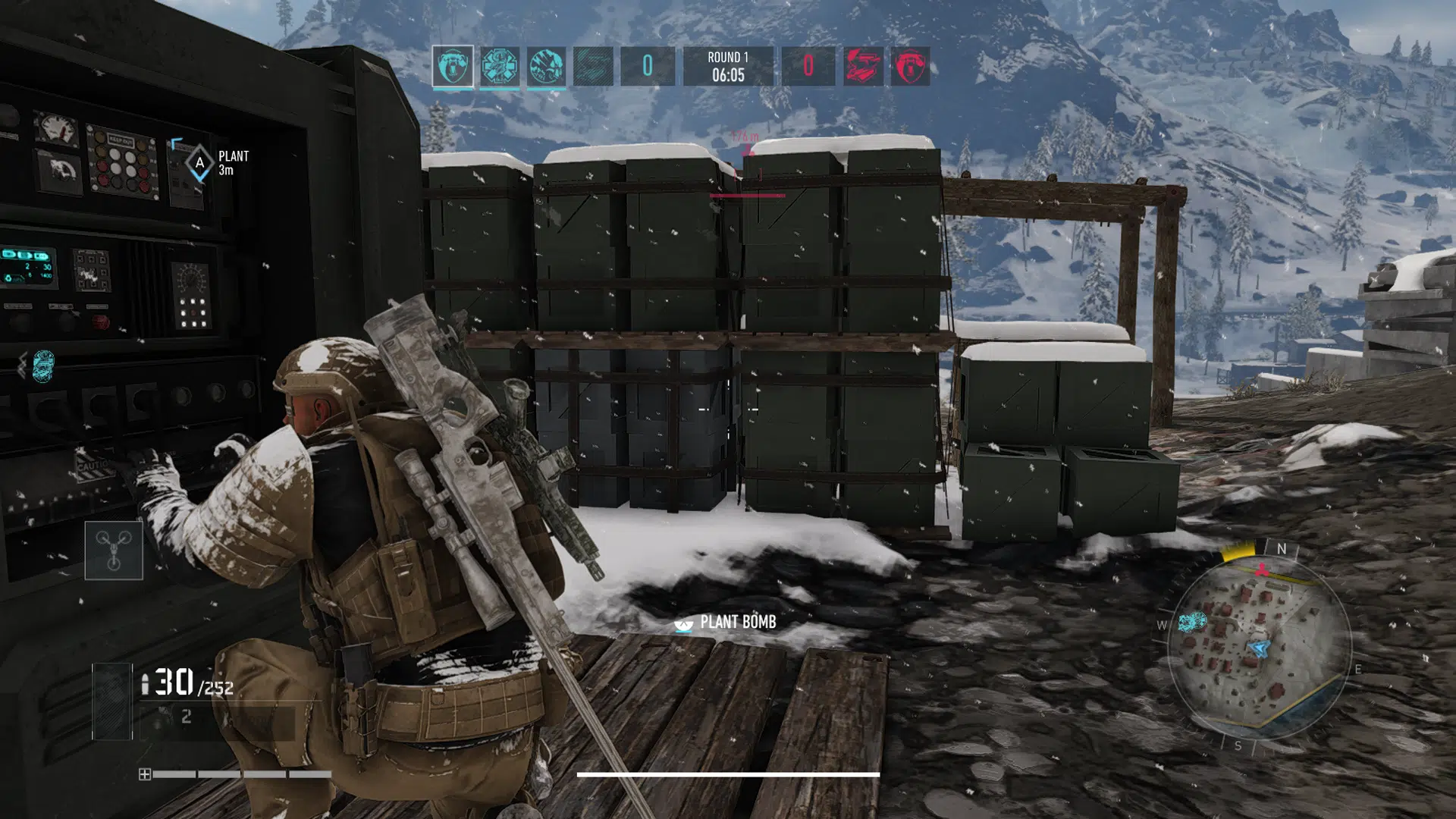1456x819 pixels.
Task: Select the panther class icon next to the medic
Action: point(548,66)
